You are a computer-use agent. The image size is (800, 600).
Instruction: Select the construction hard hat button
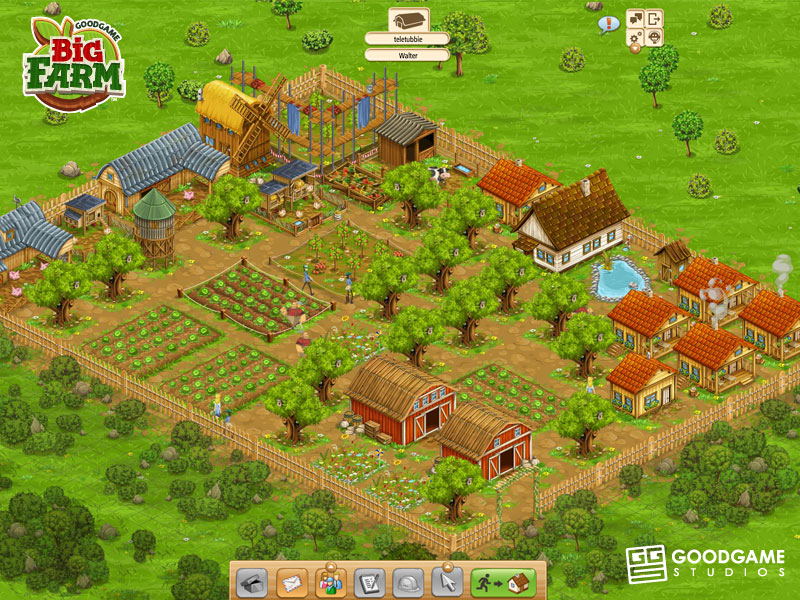(407, 580)
